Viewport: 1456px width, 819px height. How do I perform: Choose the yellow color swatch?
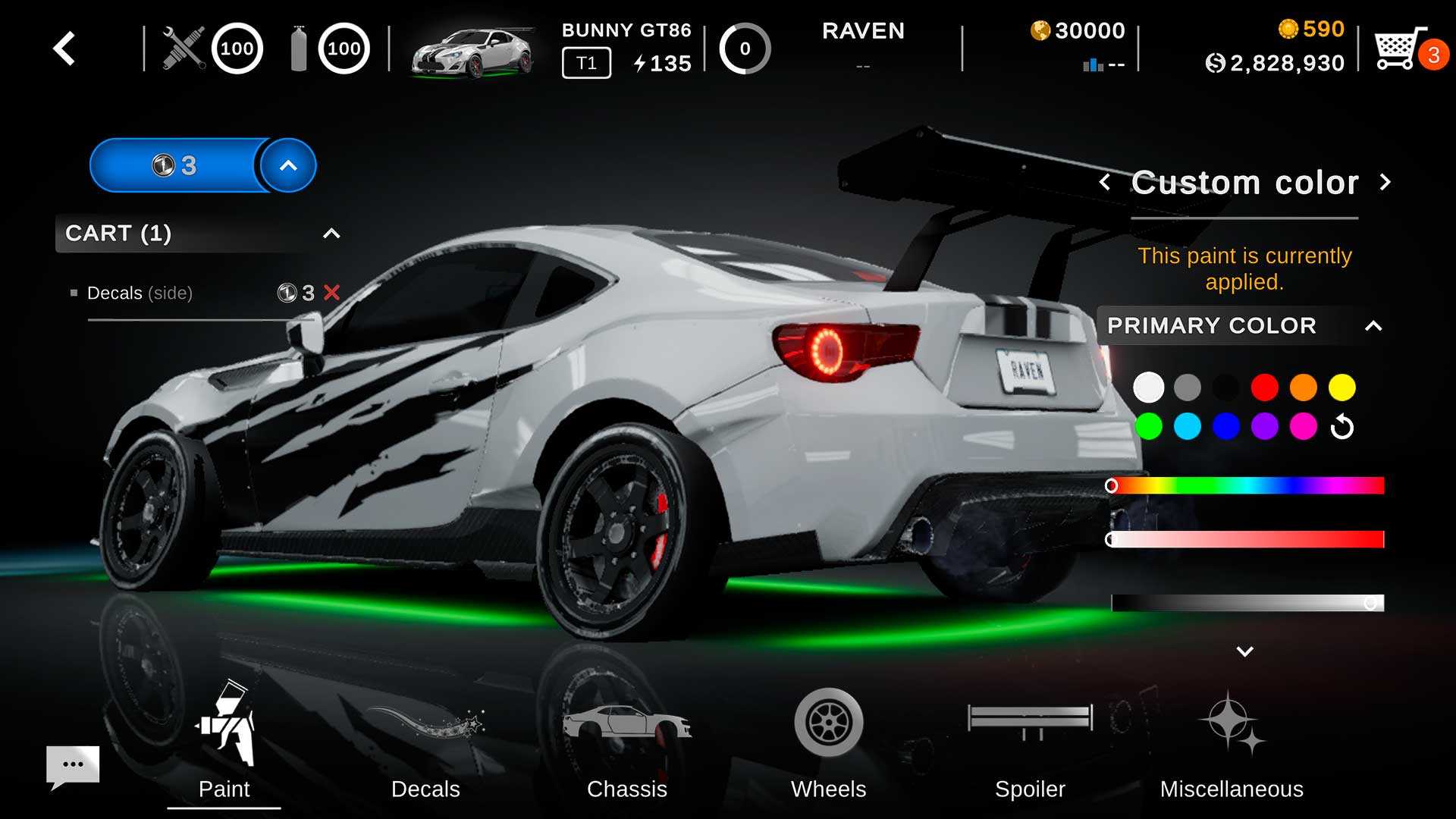[1341, 388]
